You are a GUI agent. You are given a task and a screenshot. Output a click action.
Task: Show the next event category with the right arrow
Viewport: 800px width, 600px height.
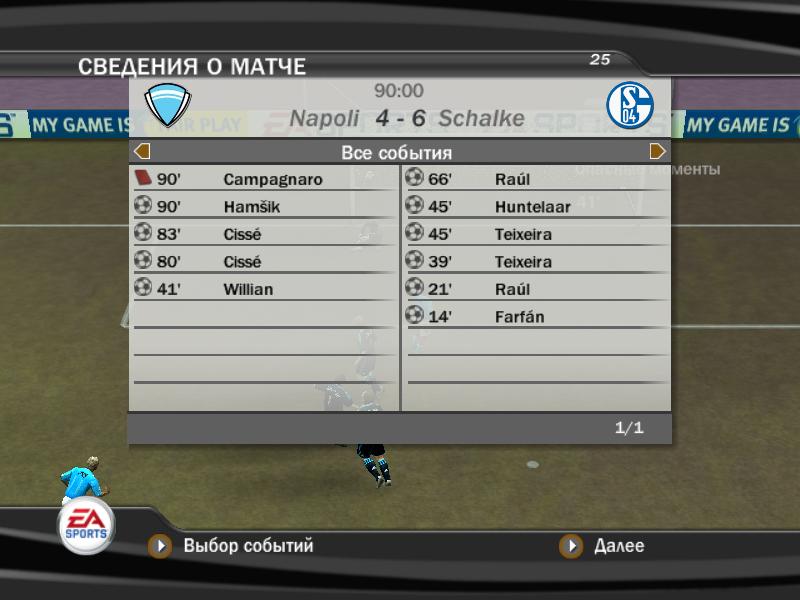point(657,152)
